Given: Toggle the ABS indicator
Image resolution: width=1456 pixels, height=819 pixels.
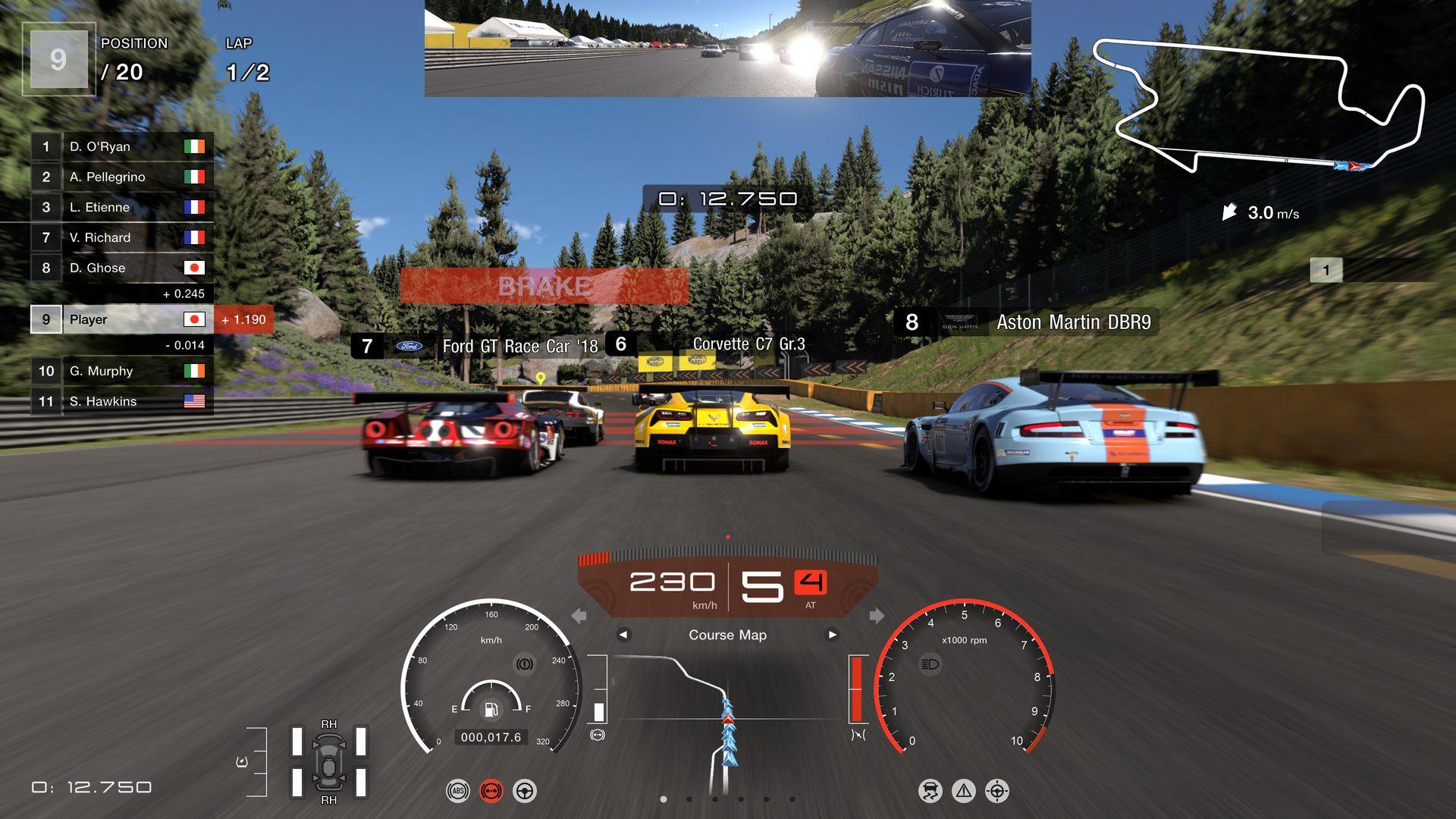Looking at the screenshot, I should pos(458,791).
